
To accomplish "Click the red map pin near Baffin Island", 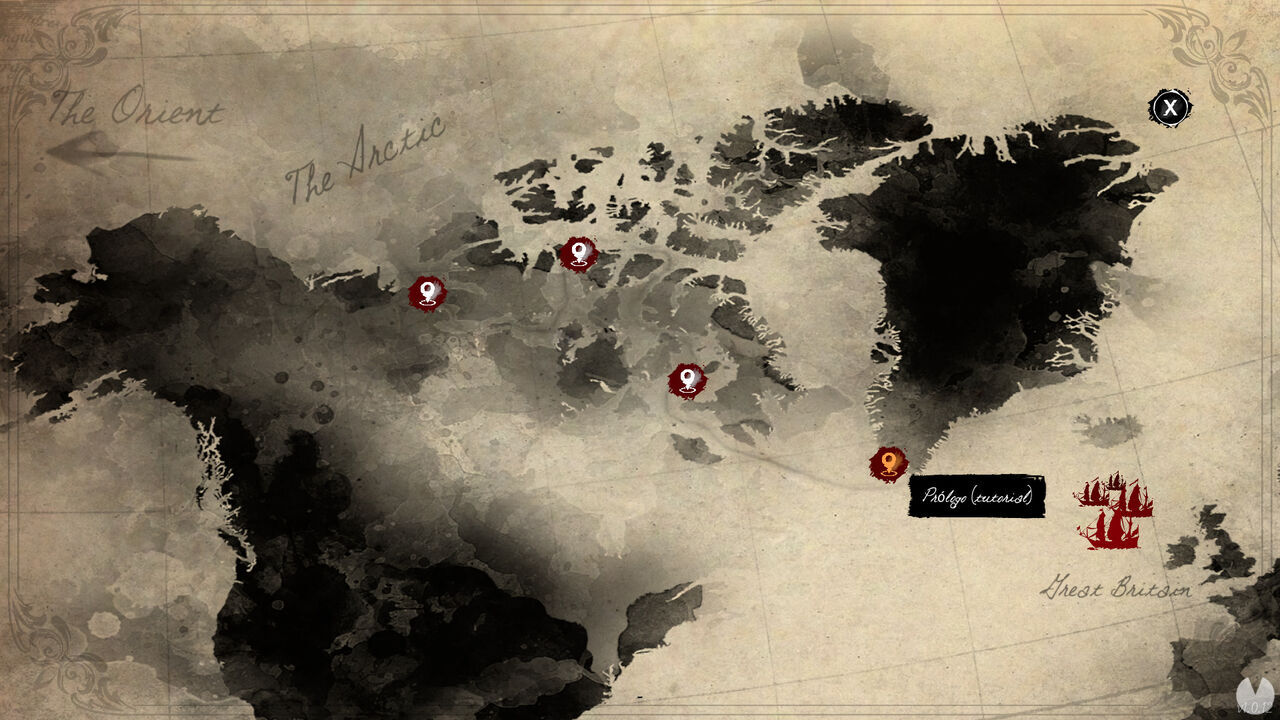I will click(687, 377).
